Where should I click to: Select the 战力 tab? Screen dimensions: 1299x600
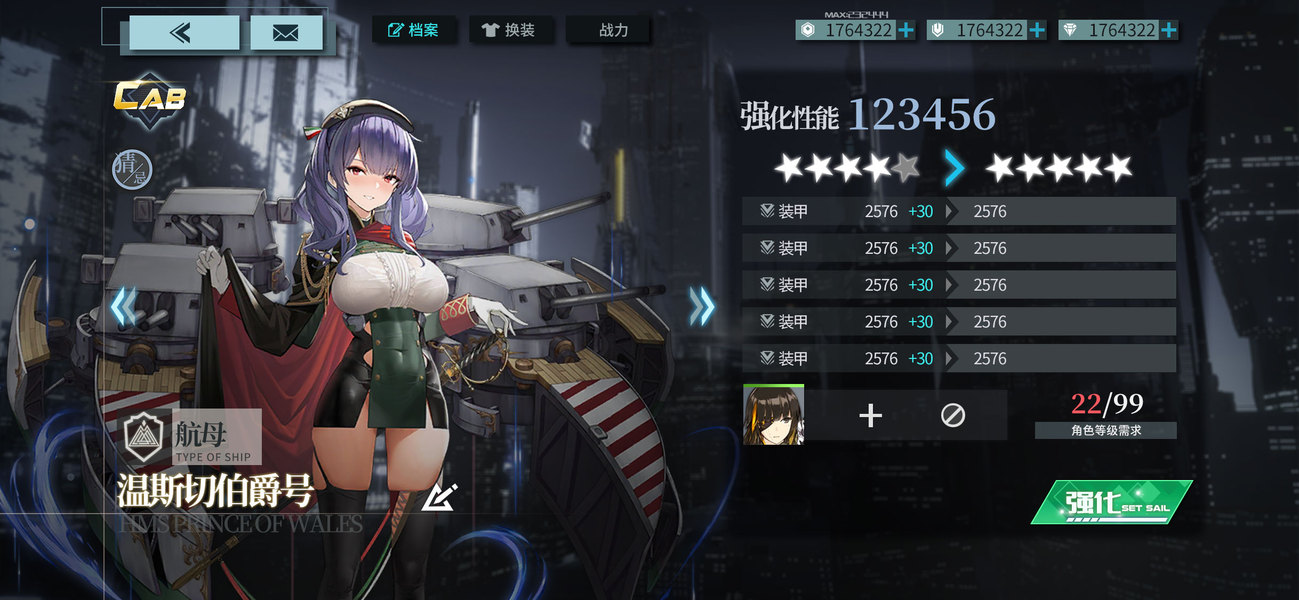click(x=608, y=30)
